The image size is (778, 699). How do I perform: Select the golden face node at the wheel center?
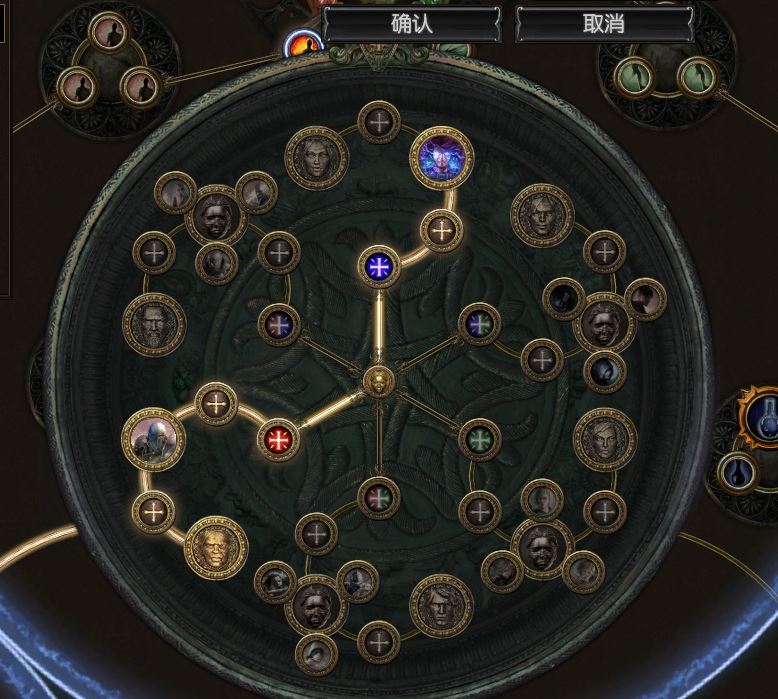pos(377,380)
